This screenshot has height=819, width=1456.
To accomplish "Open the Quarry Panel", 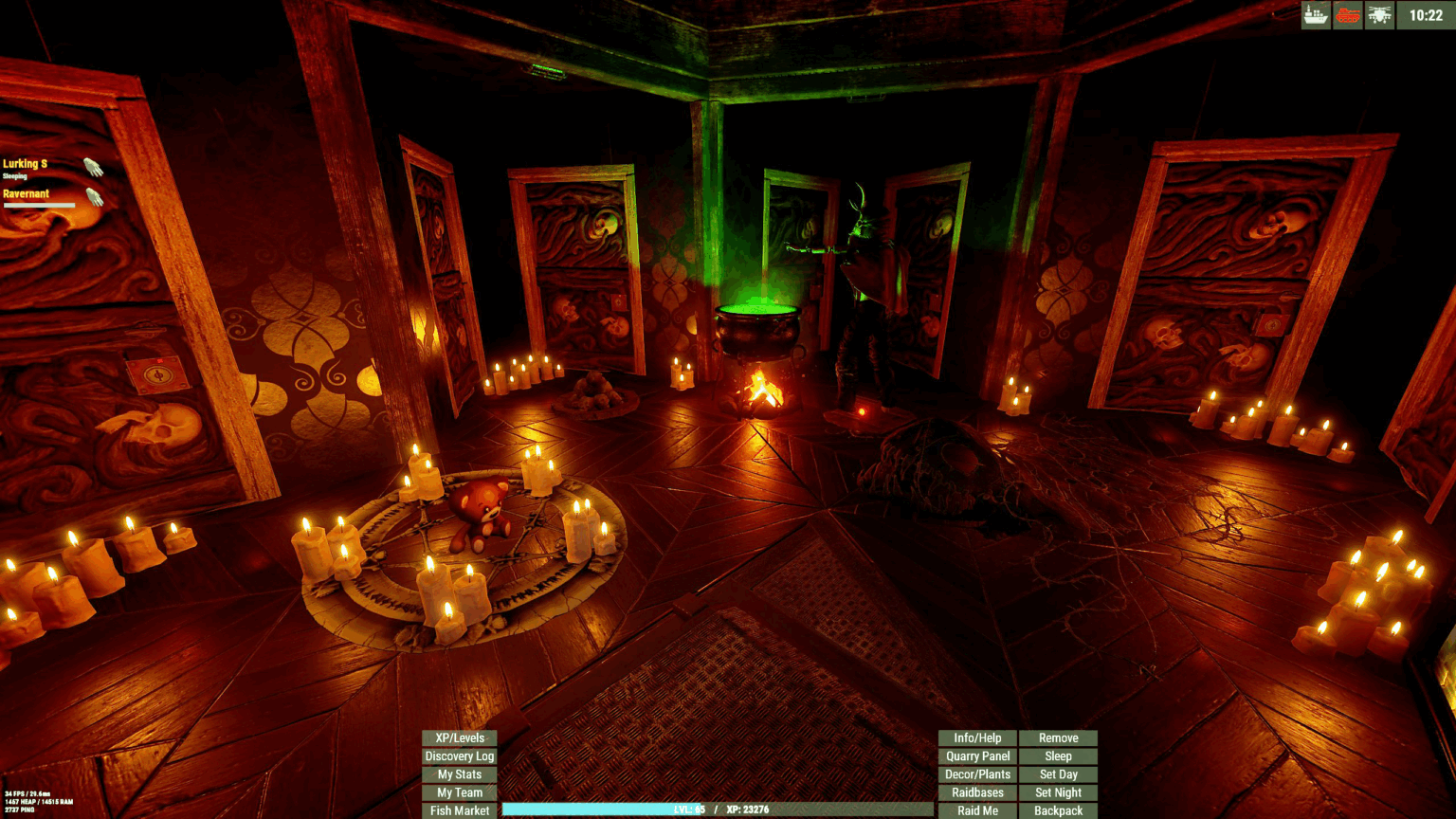I will point(977,756).
